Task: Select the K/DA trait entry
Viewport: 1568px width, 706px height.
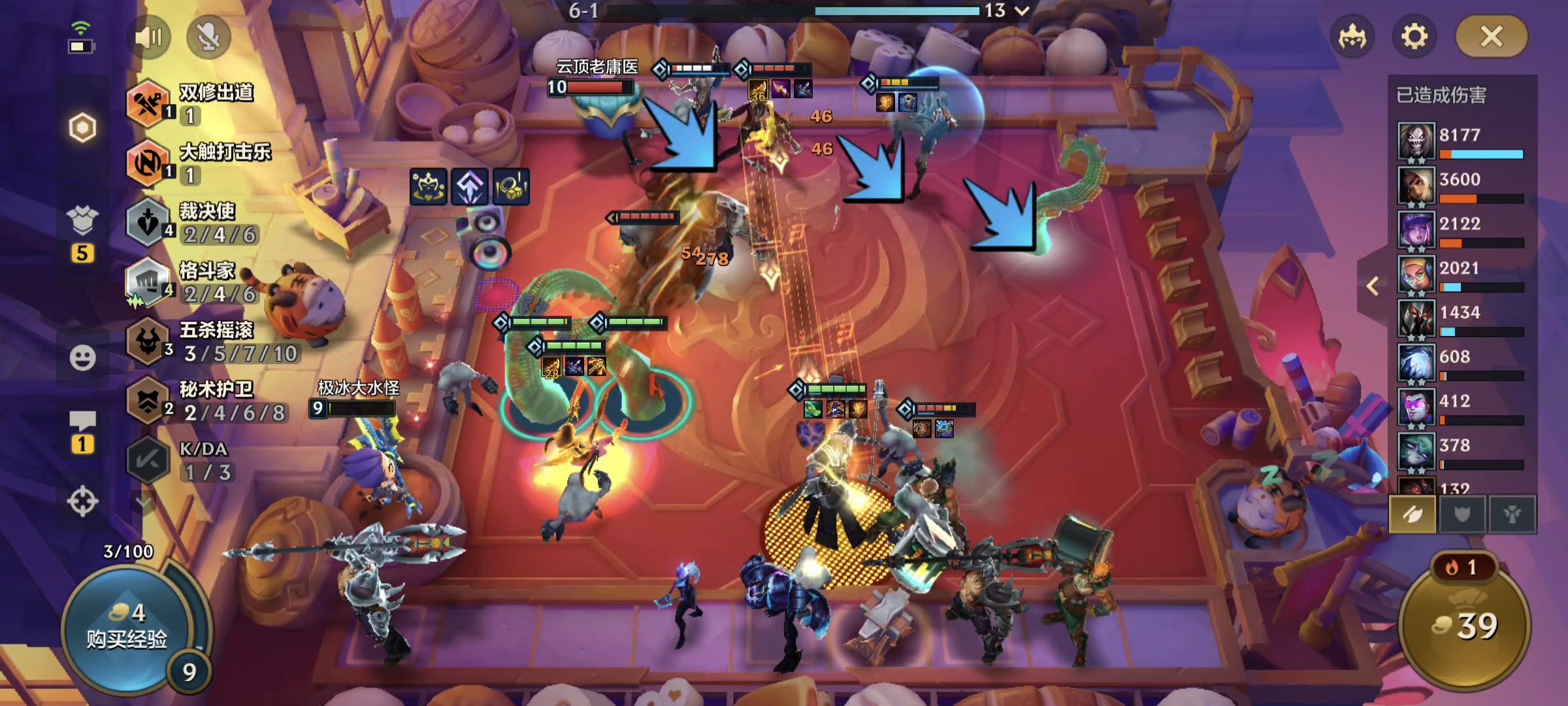Action: coord(189,461)
